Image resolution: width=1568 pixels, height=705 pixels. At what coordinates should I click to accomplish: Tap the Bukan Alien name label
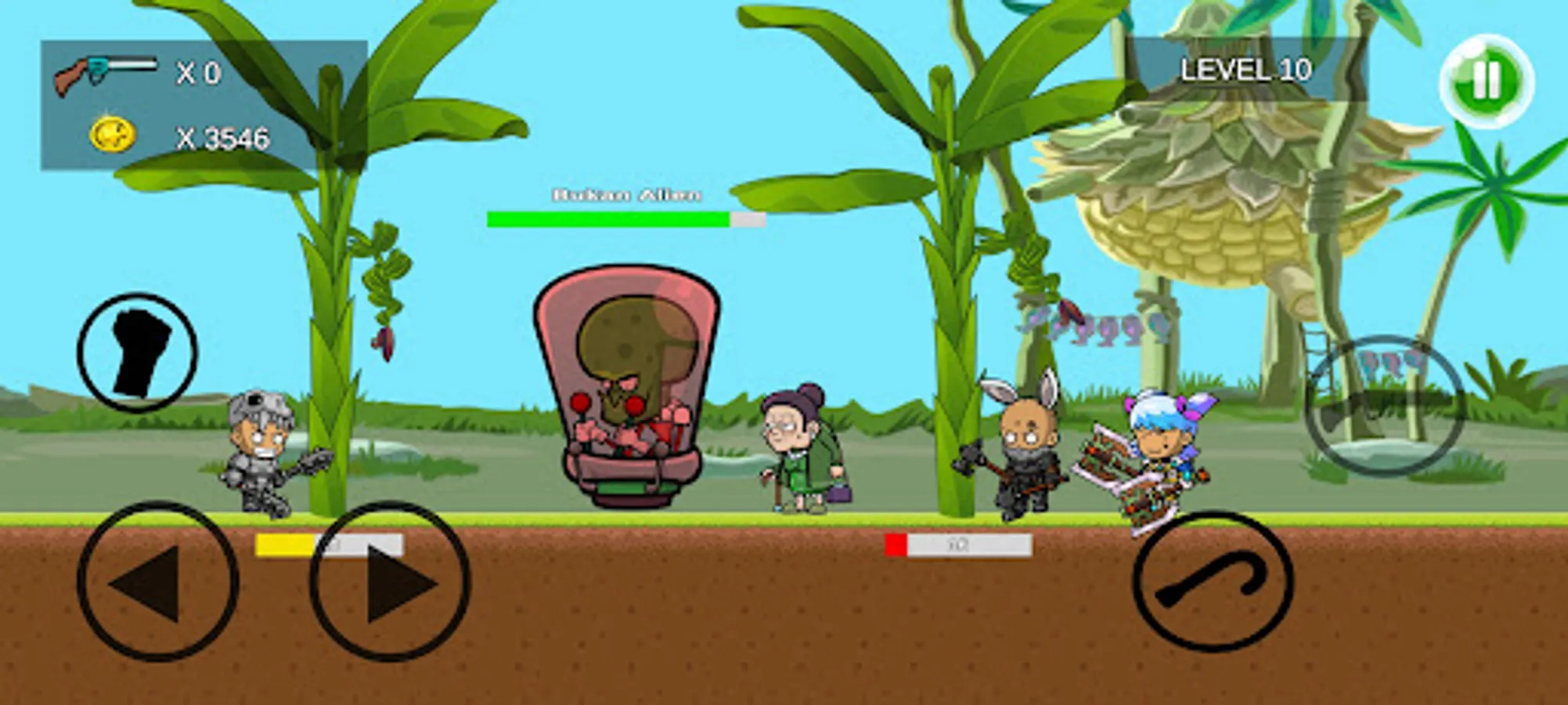[626, 194]
